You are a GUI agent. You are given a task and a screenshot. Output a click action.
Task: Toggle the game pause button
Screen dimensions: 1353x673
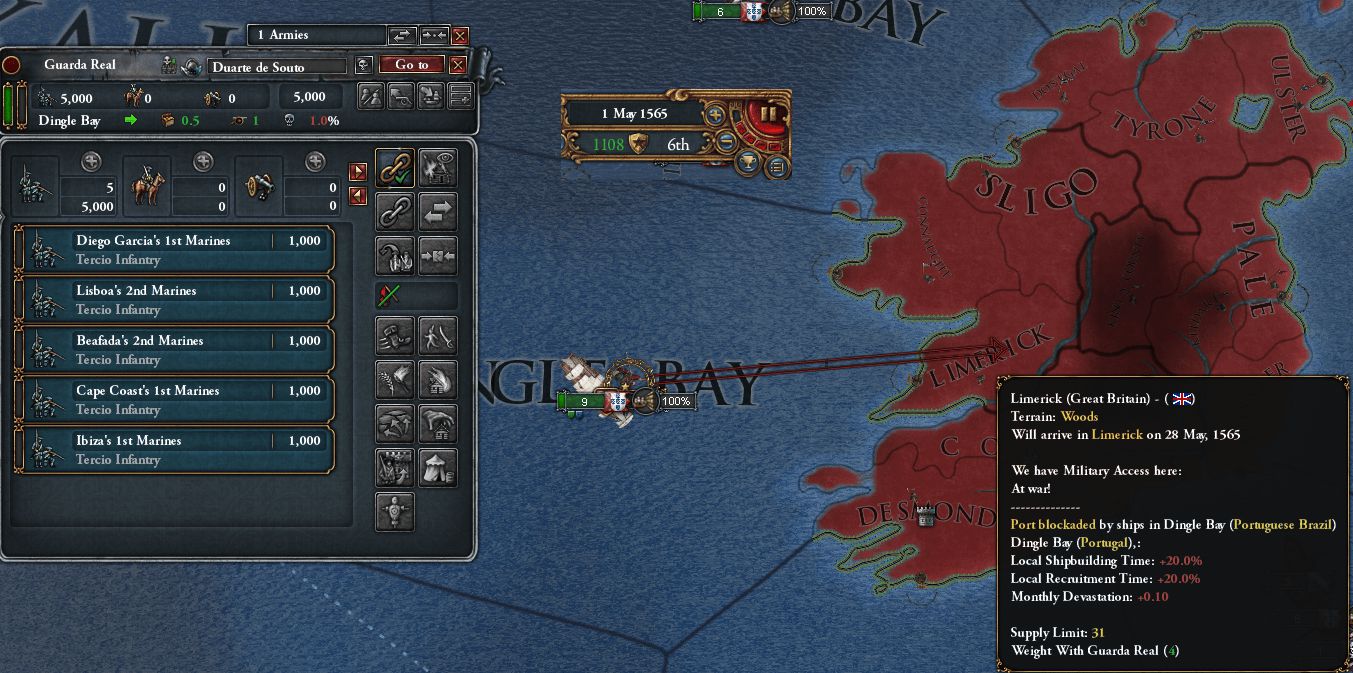point(768,114)
